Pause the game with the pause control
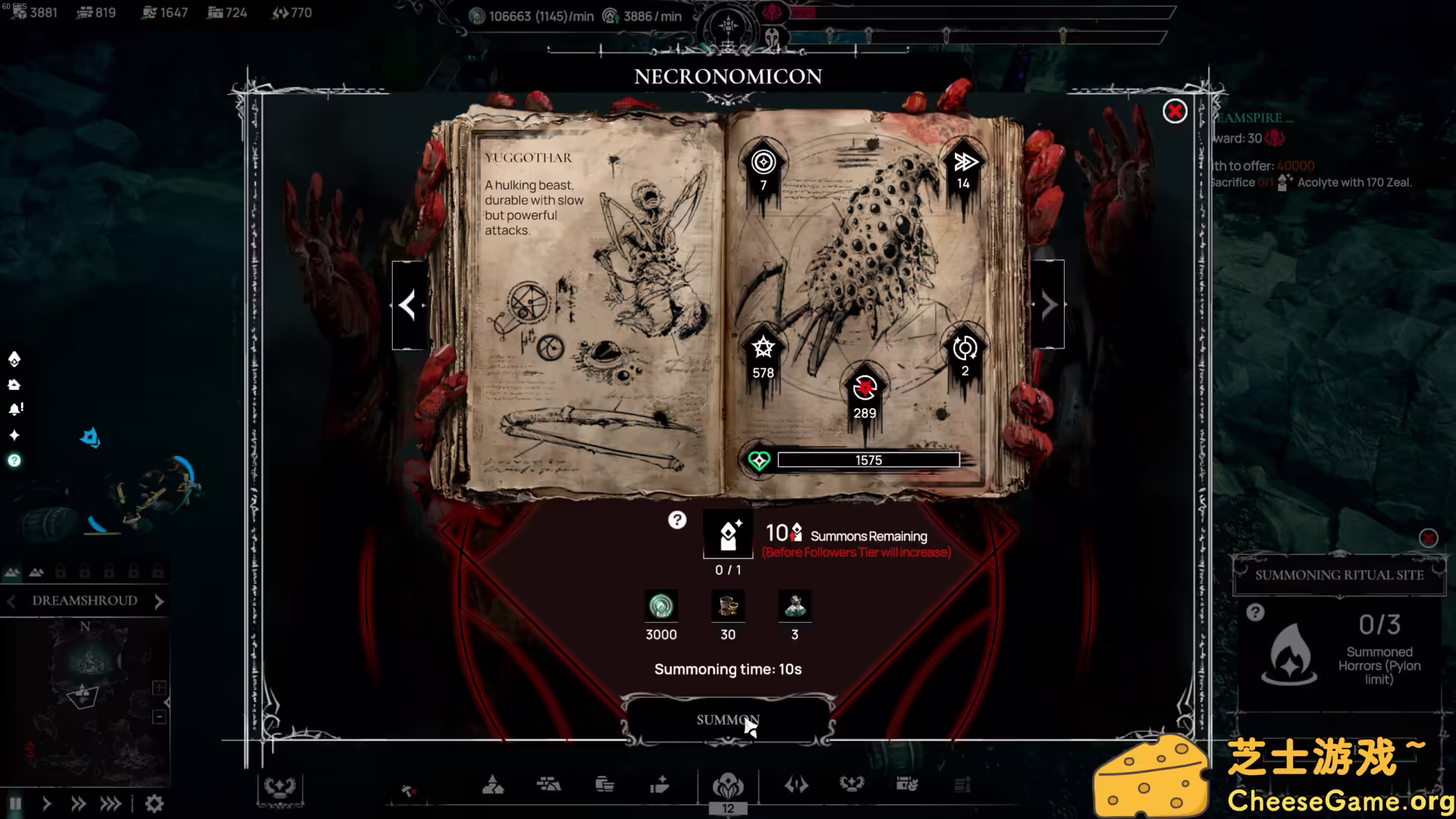1456x819 pixels. point(14,803)
